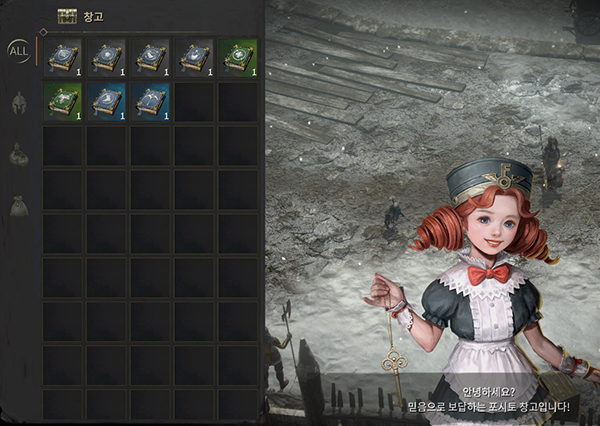Open the pouch bag item category
Screen dimensions: 600x426
pyautogui.click(x=18, y=206)
